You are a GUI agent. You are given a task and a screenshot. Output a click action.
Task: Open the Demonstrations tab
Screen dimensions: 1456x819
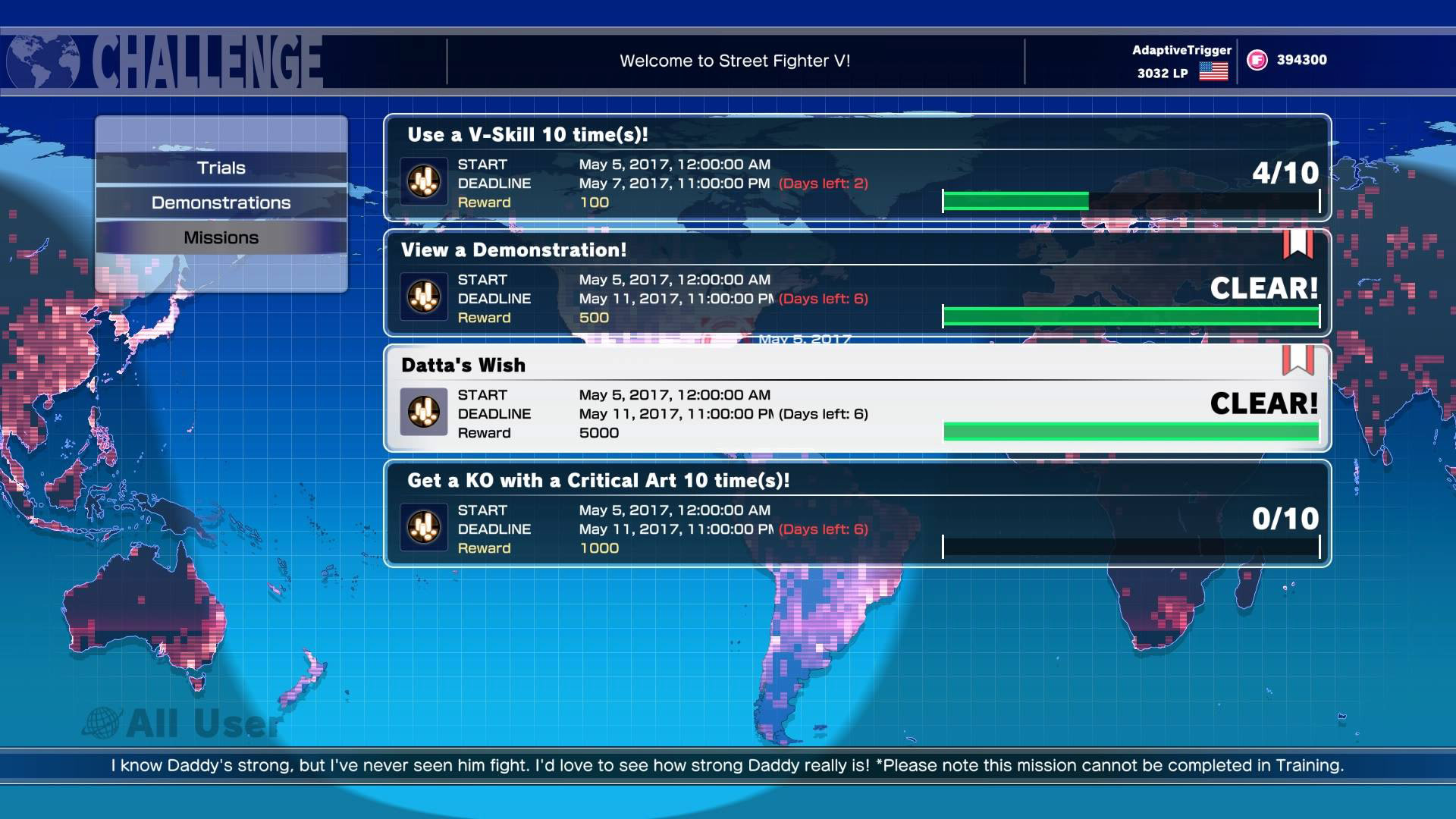pyautogui.click(x=221, y=202)
